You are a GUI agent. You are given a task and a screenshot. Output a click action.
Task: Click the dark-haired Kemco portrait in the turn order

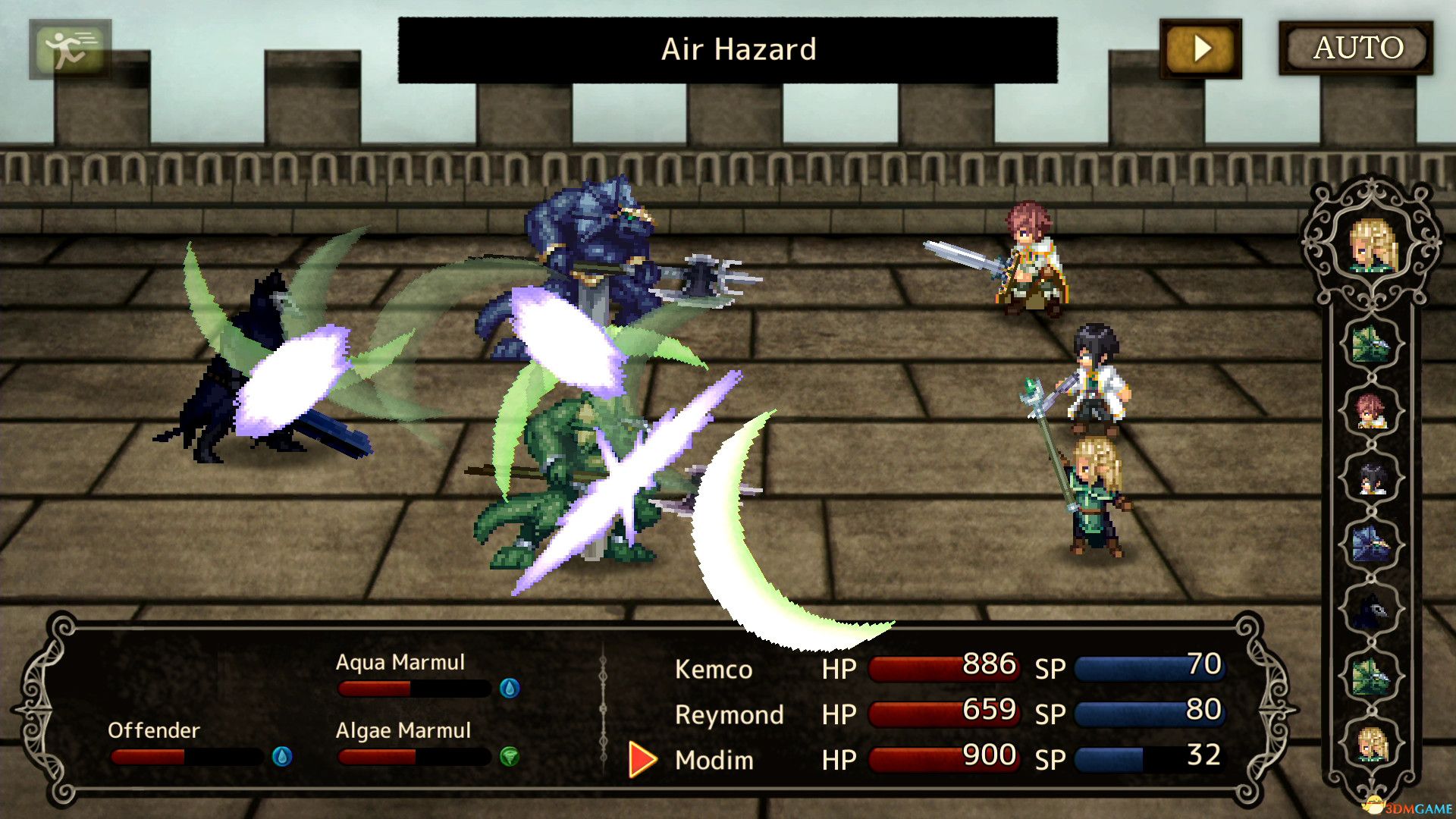1371,480
